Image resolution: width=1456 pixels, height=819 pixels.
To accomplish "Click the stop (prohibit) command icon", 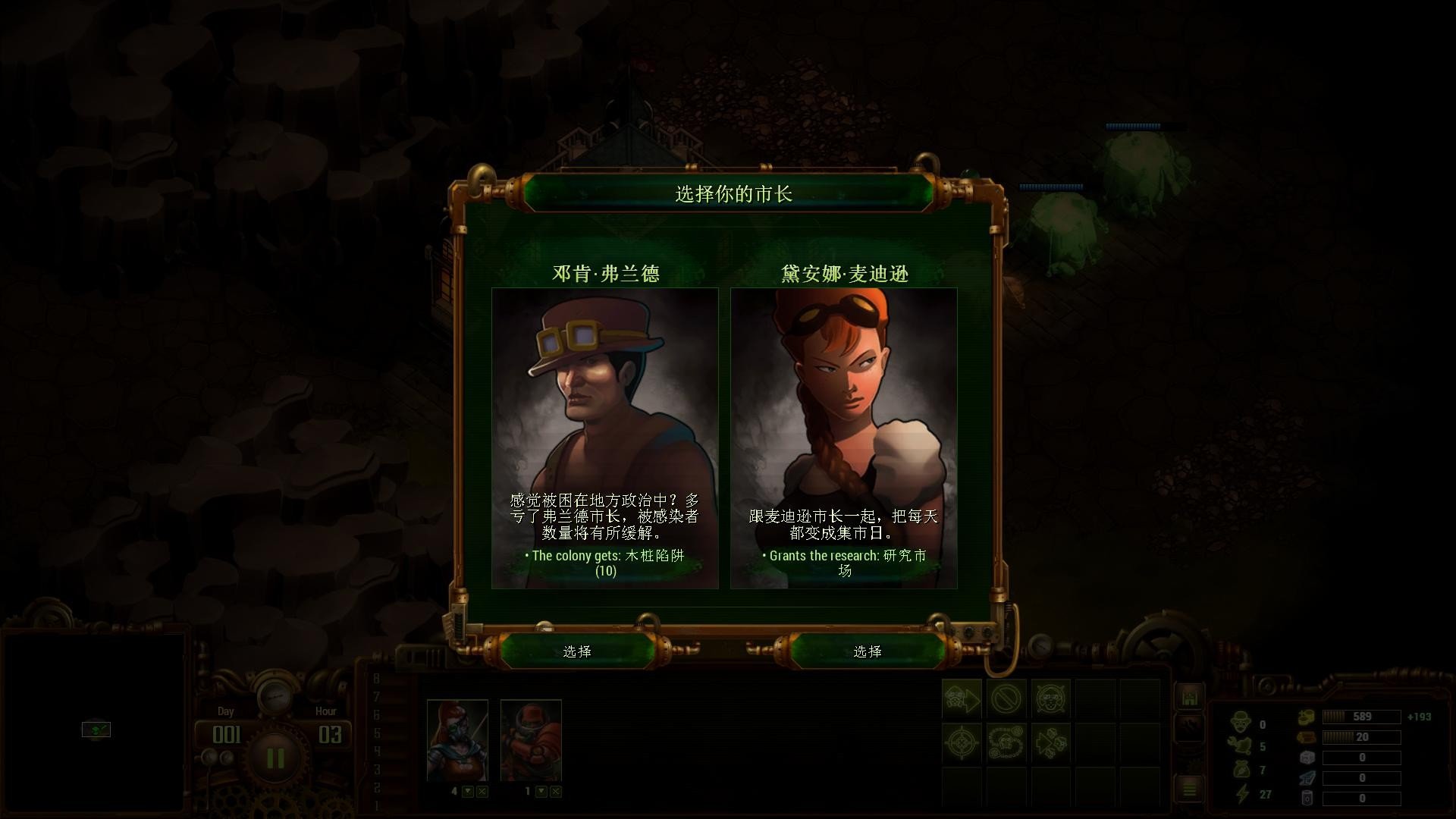I will tap(1007, 699).
